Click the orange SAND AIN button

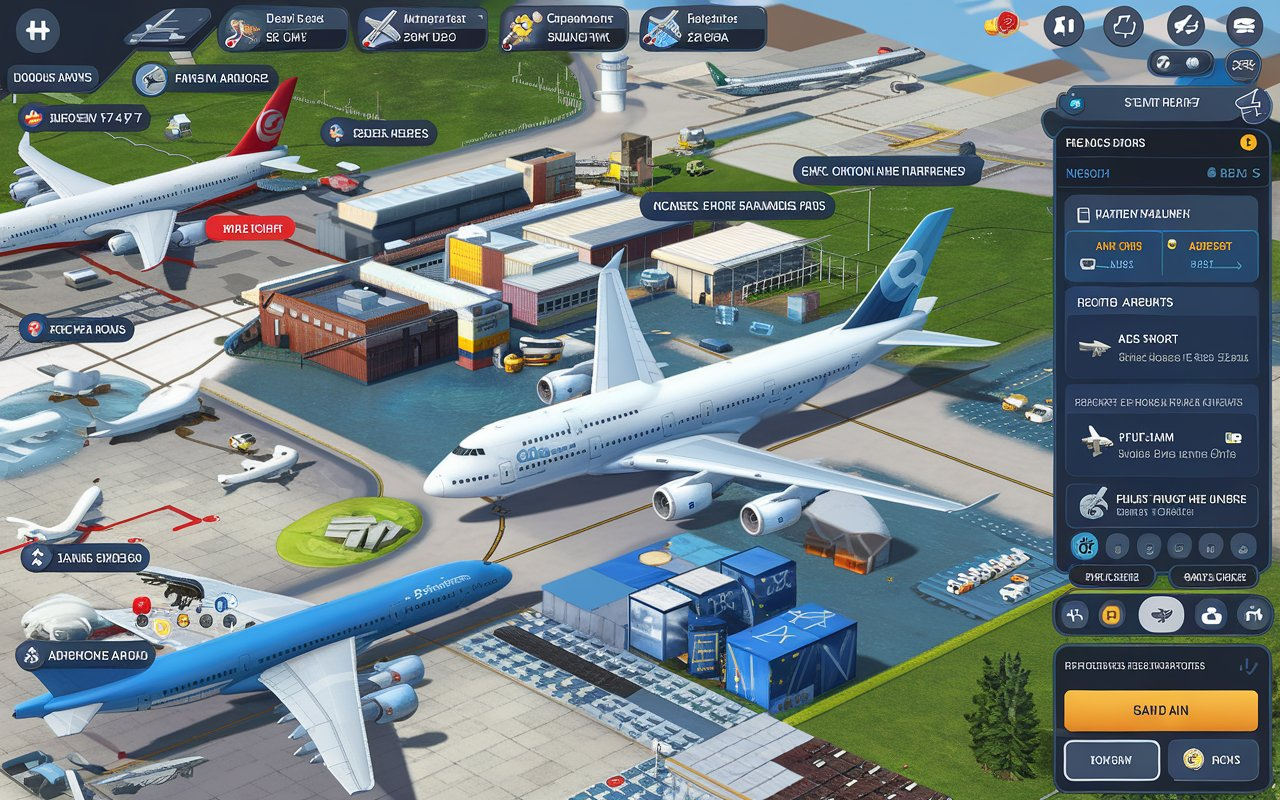(1160, 710)
